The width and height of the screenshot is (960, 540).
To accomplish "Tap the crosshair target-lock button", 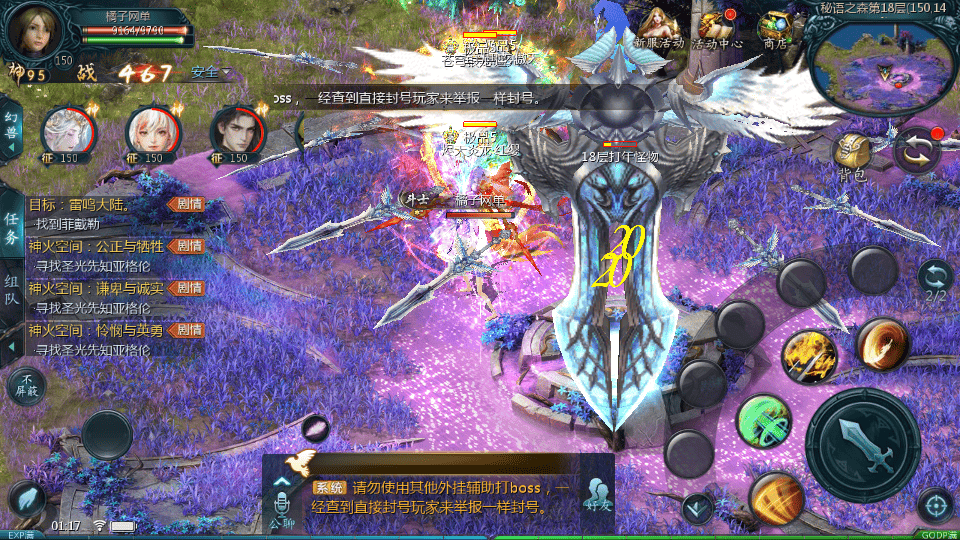I will pyautogui.click(x=935, y=506).
